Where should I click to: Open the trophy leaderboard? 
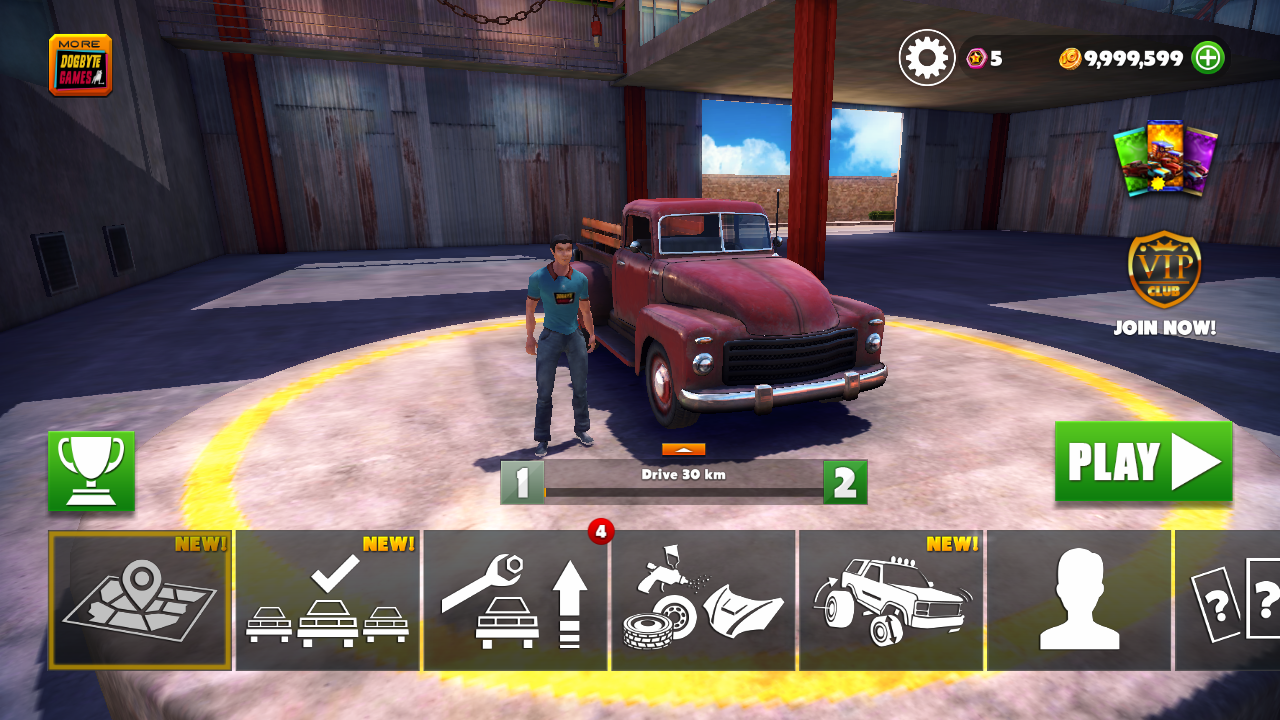click(91, 471)
